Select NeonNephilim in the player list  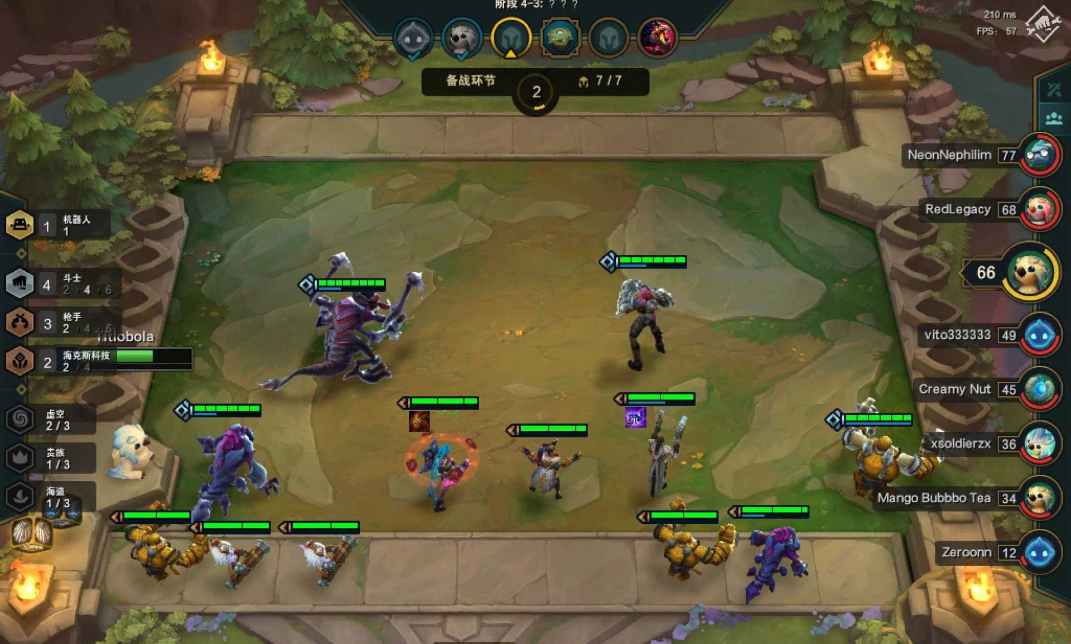(x=1041, y=155)
